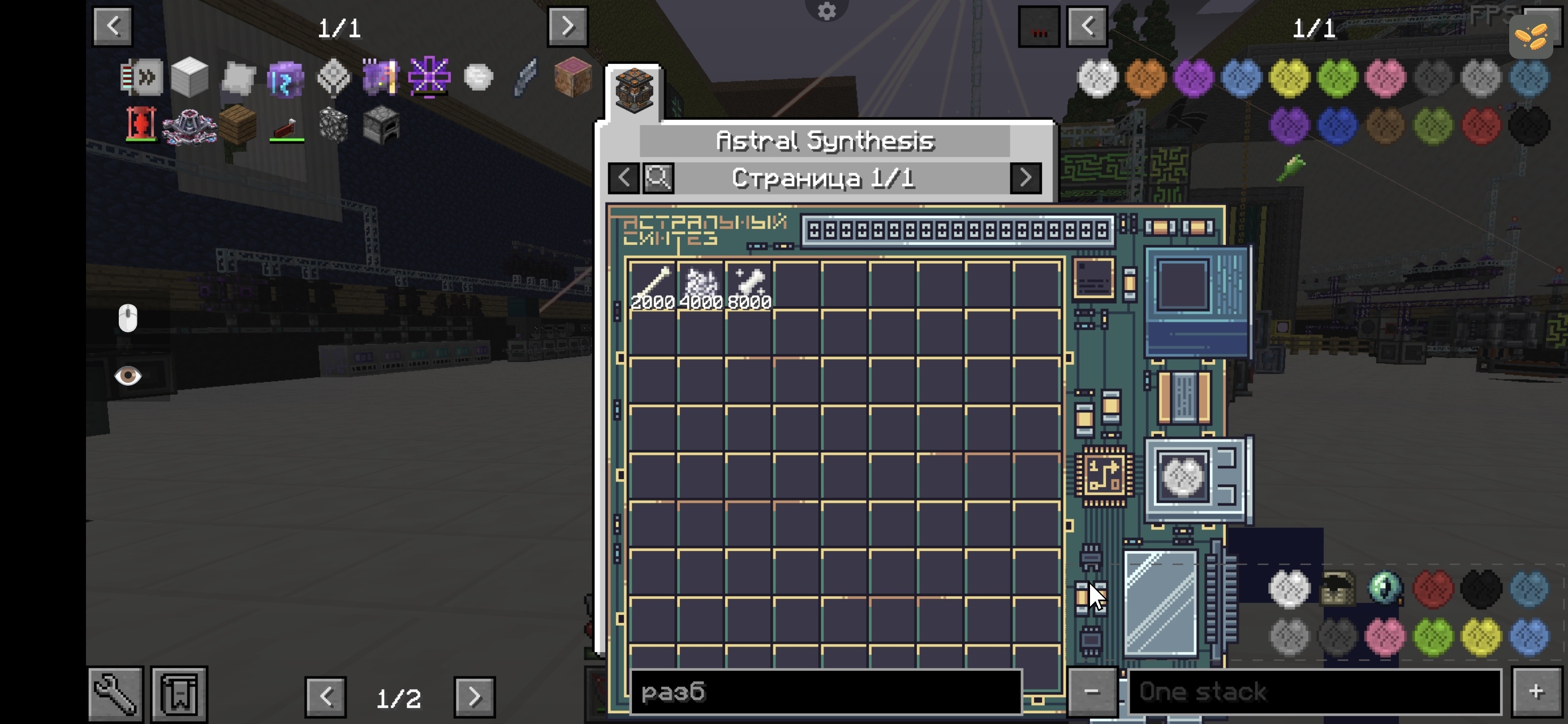Select the stick ingredient marked 2000
Screen dimensions: 1568x724
point(652,285)
